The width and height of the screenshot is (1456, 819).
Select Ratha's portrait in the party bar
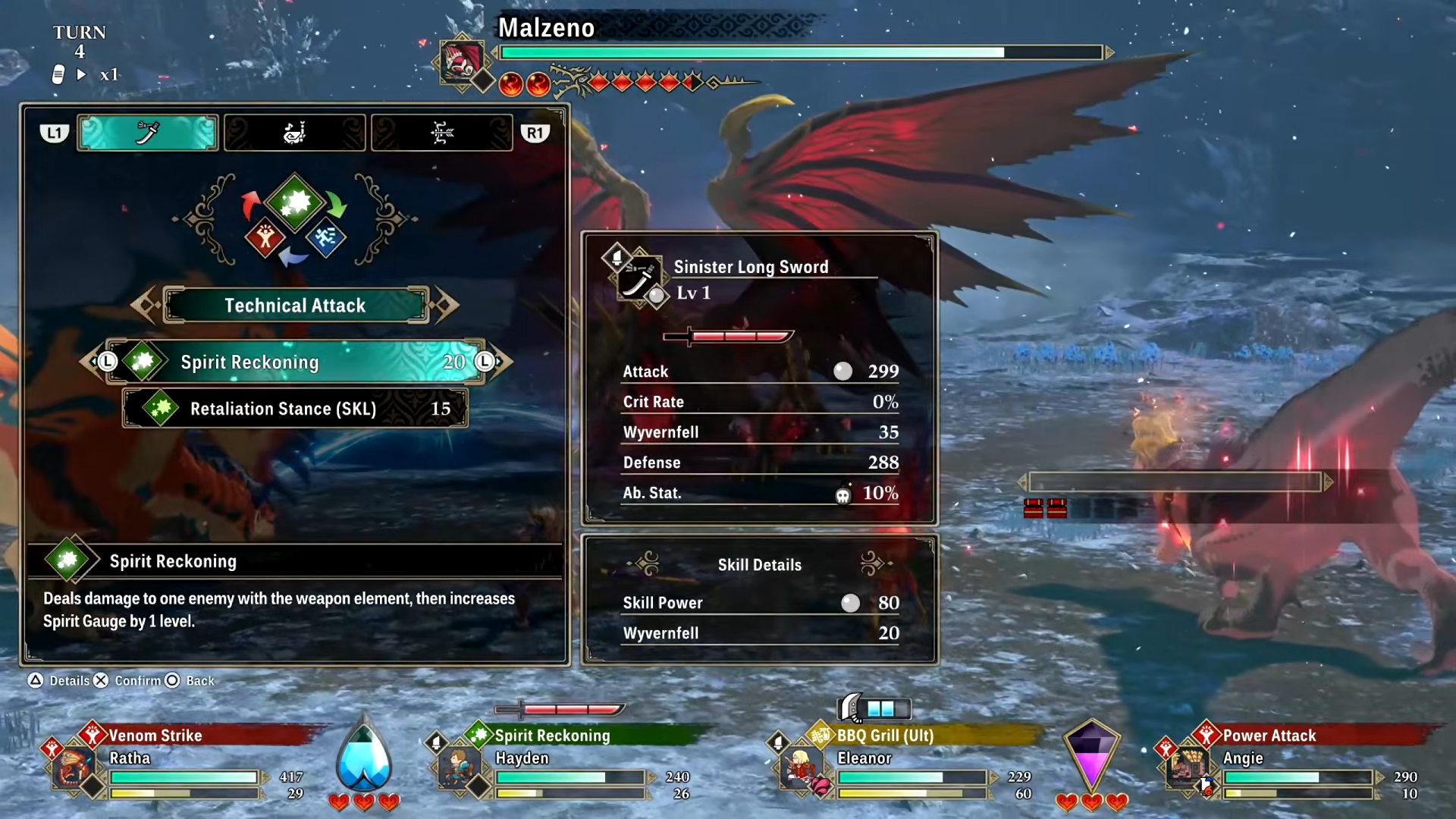73,768
